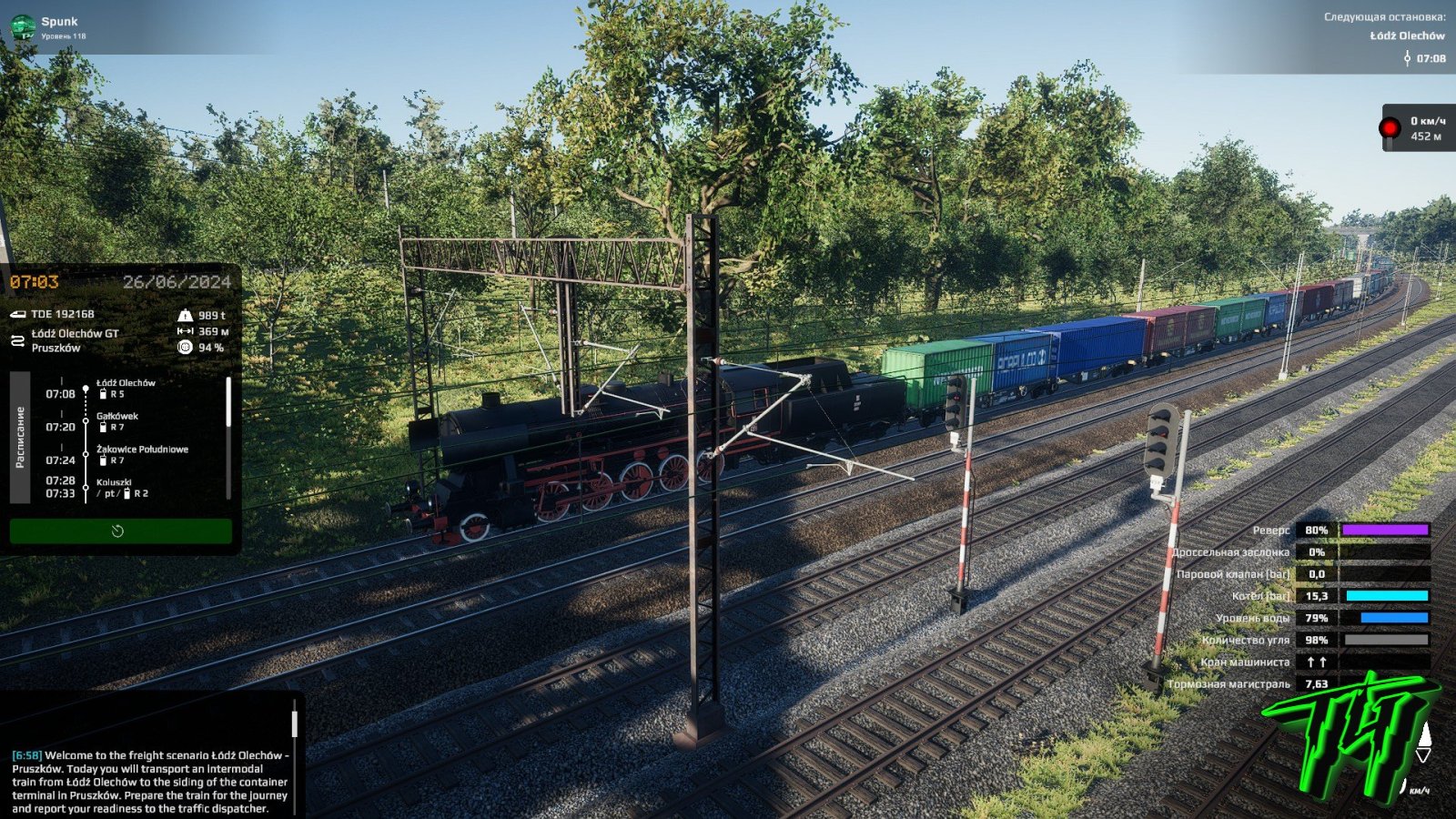The width and height of the screenshot is (1456, 819).
Task: Click the train number TDE 192168
Action: point(62,314)
